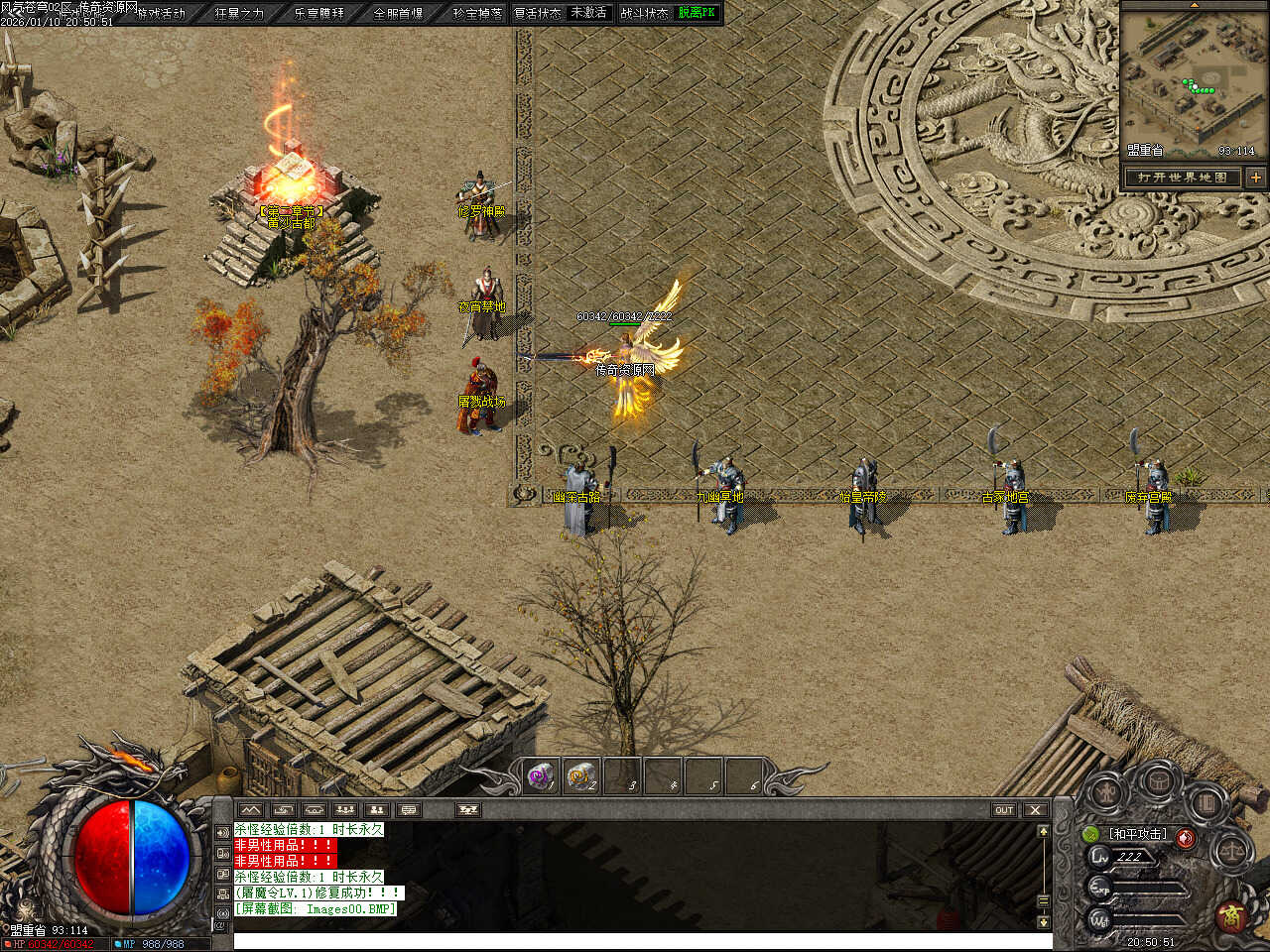The height and width of the screenshot is (952, 1270).
Task: Use the orange scroll in hotbar slot 2
Action: 581,776
